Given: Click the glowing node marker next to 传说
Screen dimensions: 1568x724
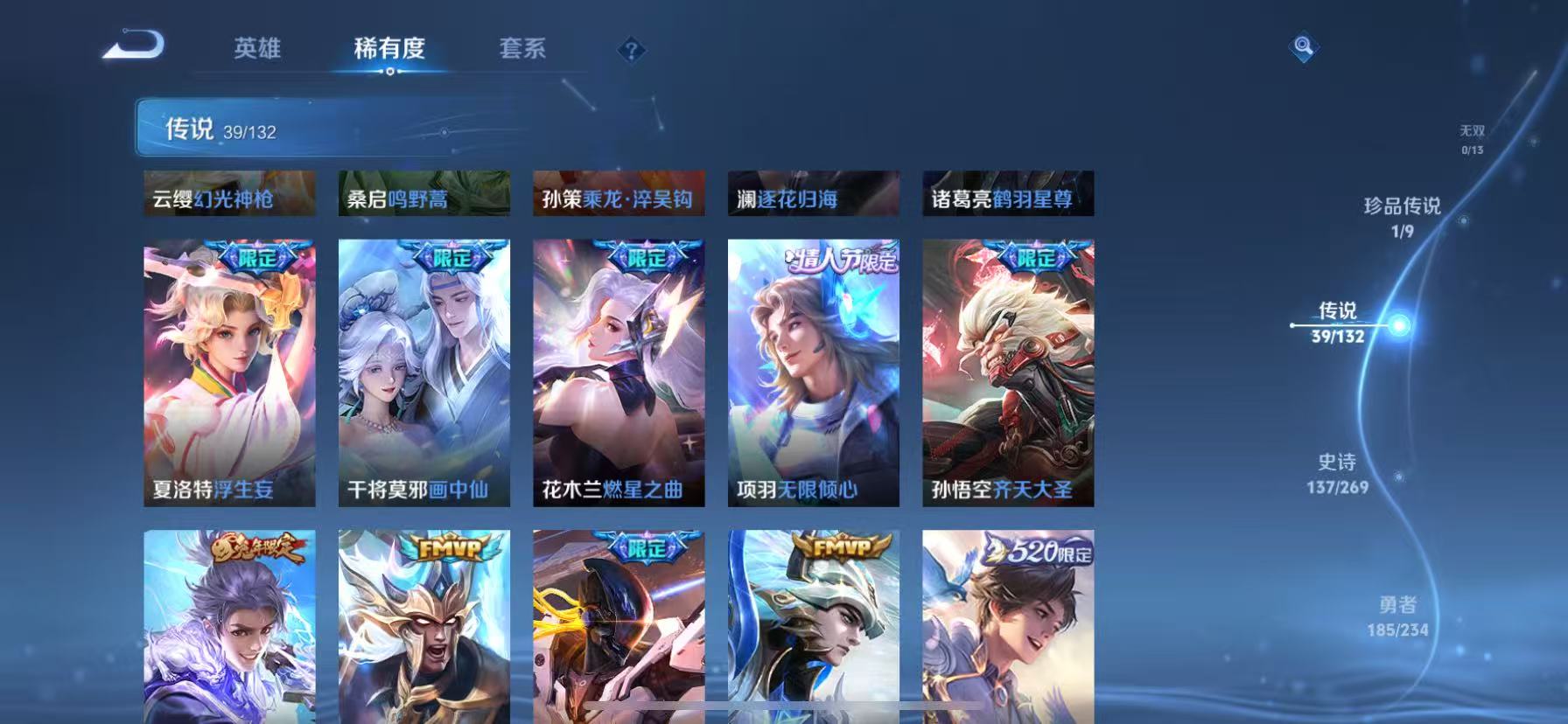Looking at the screenshot, I should pyautogui.click(x=1401, y=324).
